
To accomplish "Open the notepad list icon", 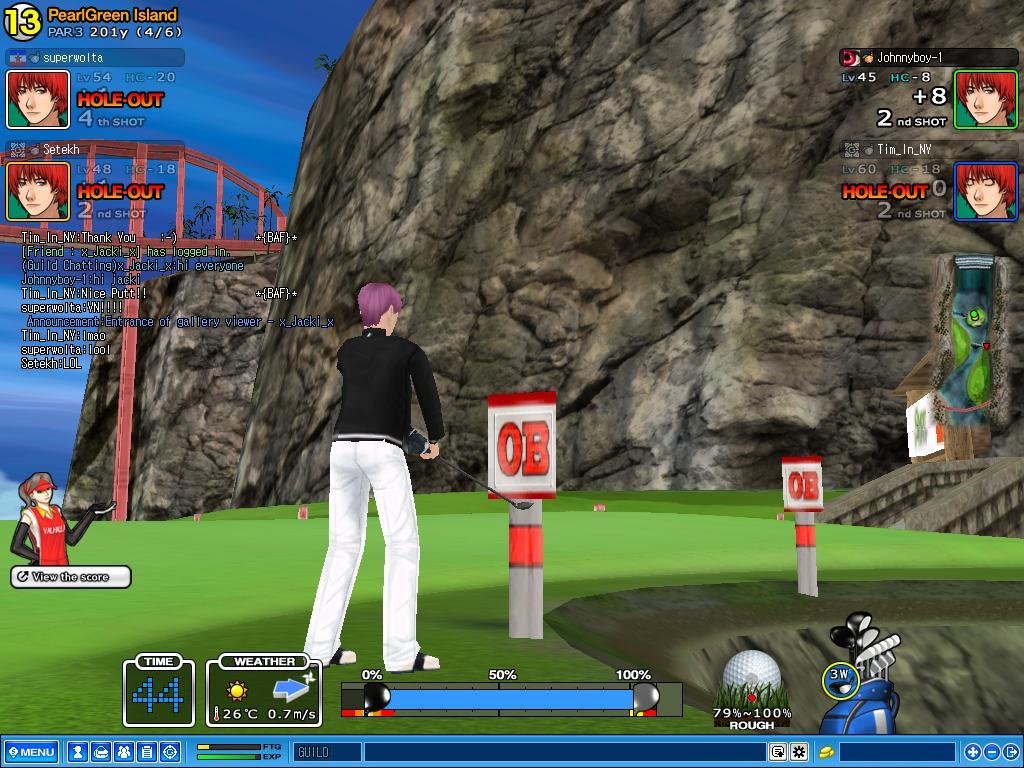I will (146, 752).
